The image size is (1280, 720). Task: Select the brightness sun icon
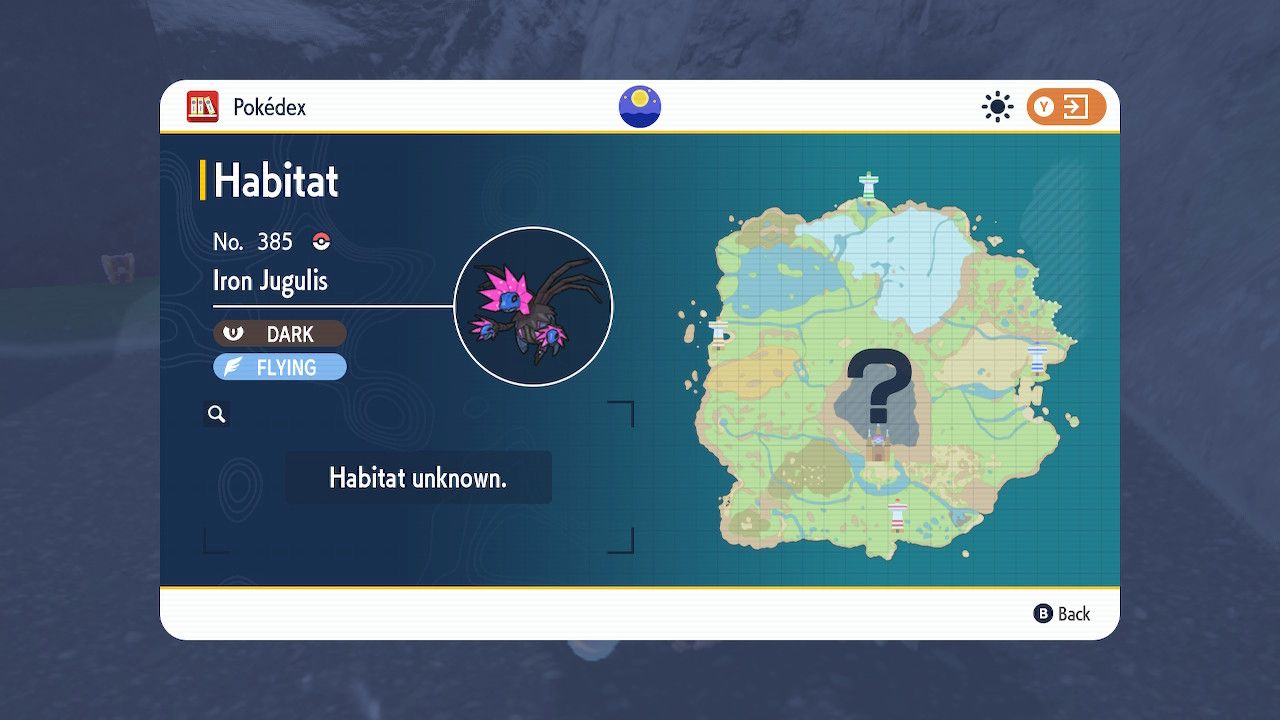pyautogui.click(x=997, y=106)
